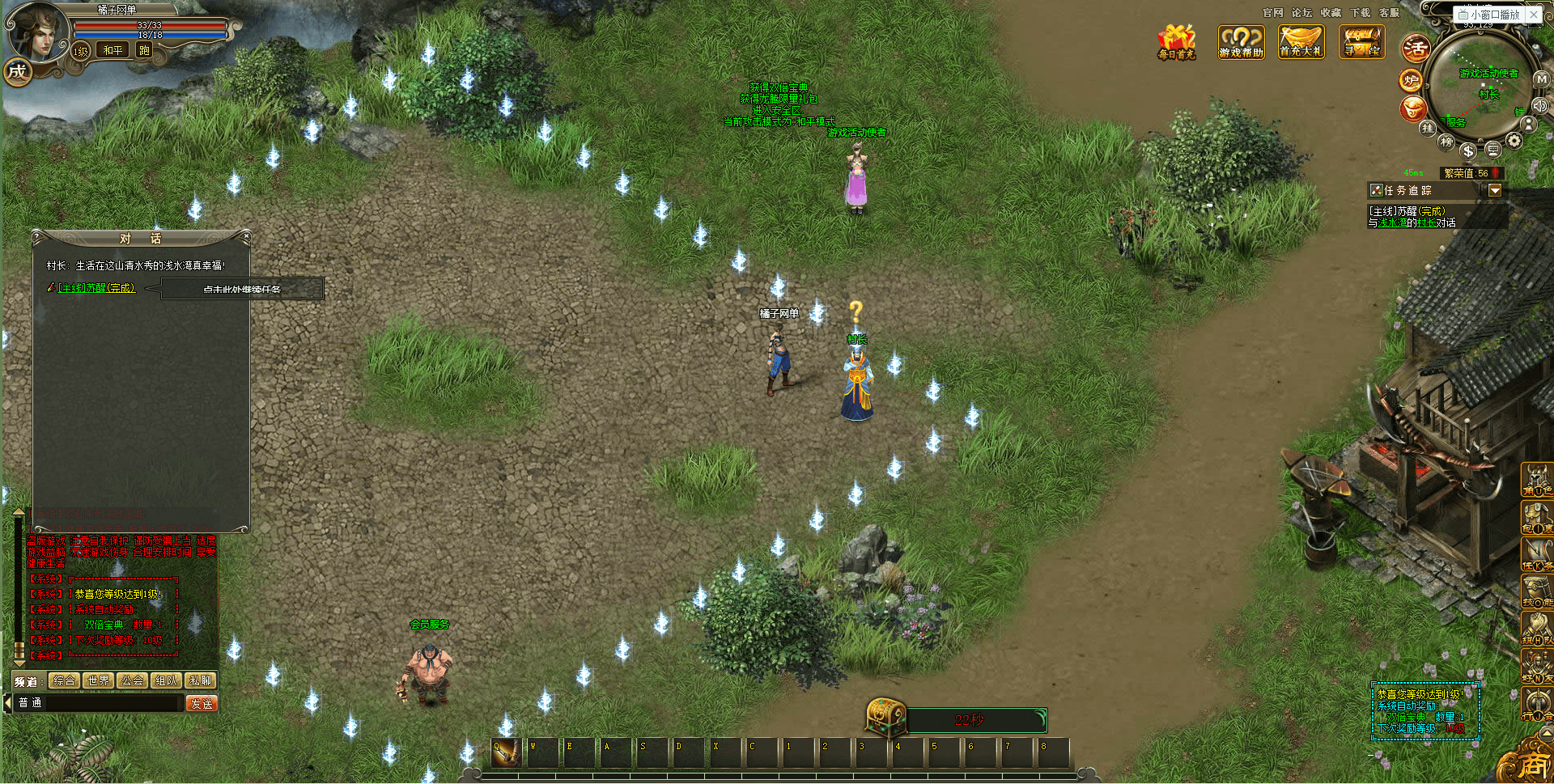Collapse the 任务追踪 quest tracker arrow
The width and height of the screenshot is (1554, 784).
point(1495,190)
